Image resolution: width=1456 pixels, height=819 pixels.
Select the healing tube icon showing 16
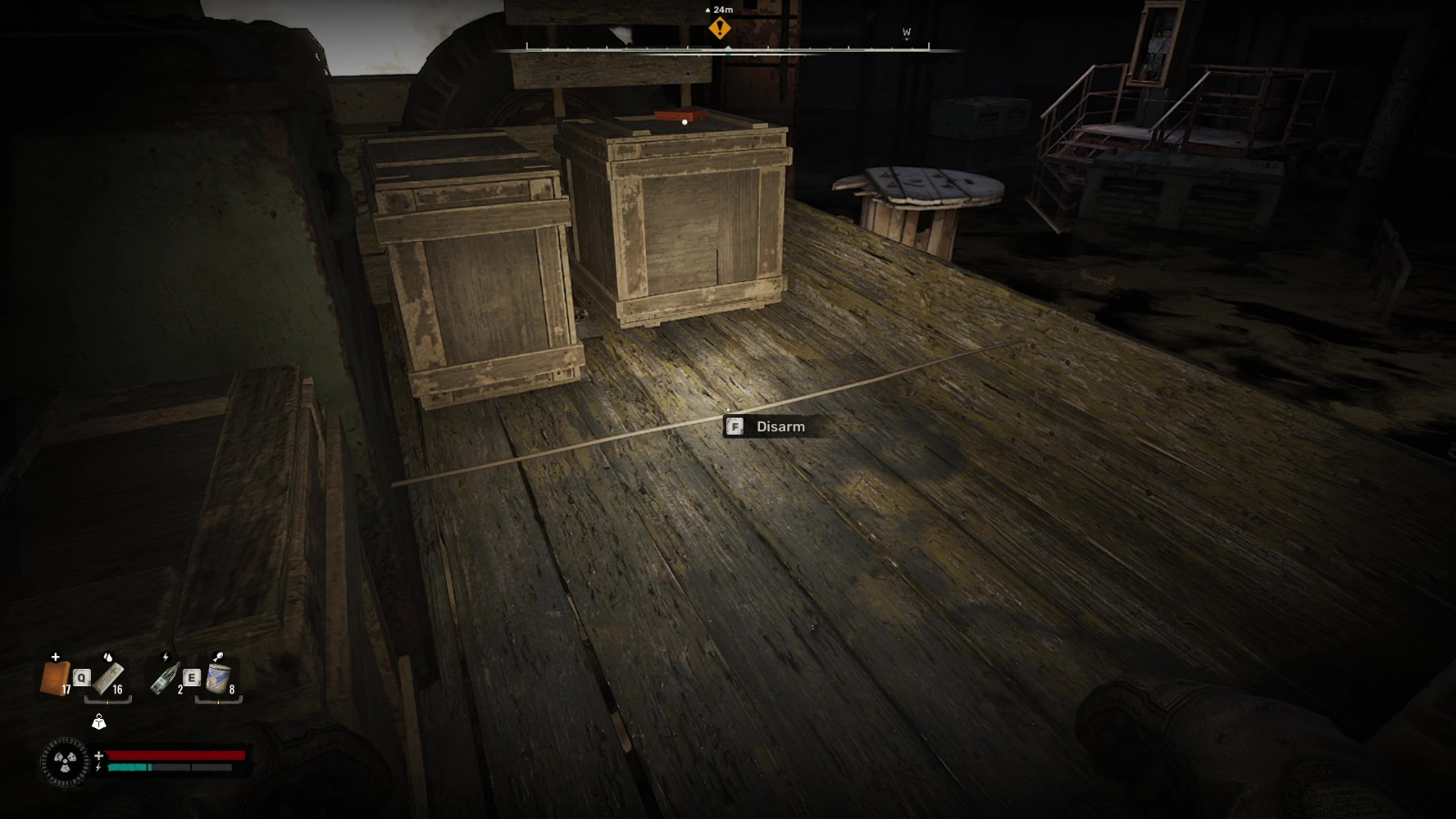point(107,679)
